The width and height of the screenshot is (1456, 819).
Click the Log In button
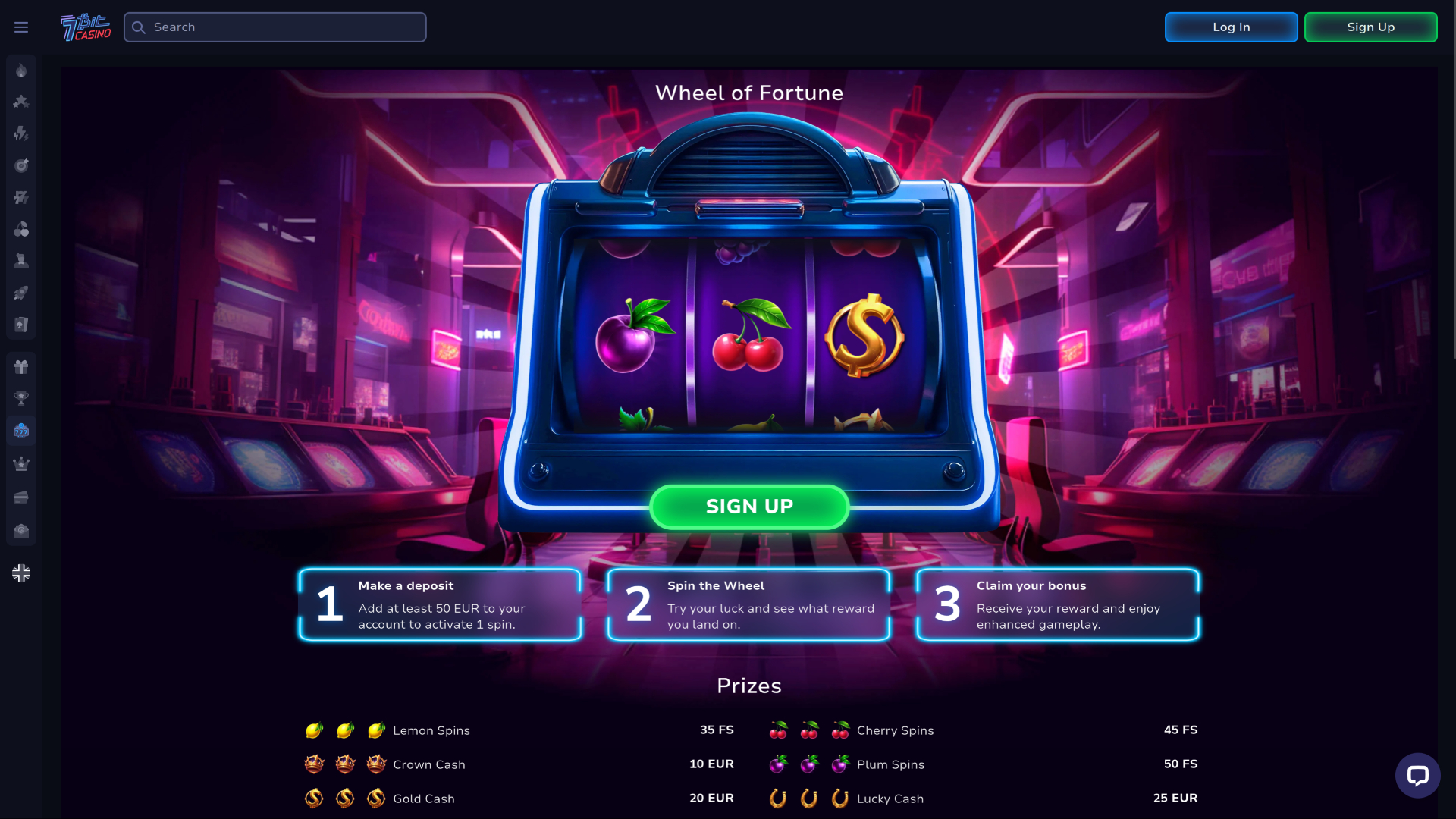pos(1230,27)
